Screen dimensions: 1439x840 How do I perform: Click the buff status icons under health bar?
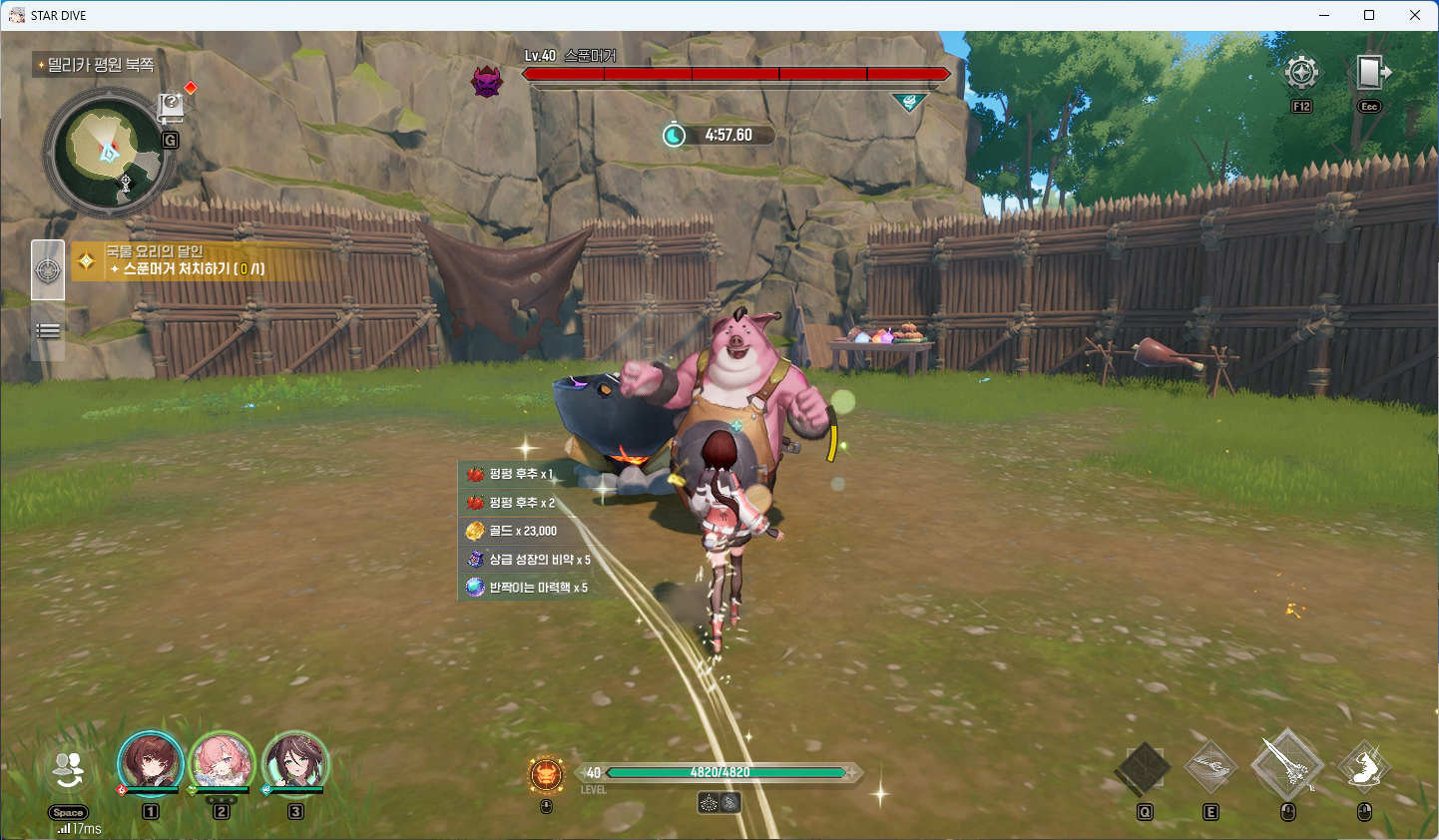pos(719,802)
